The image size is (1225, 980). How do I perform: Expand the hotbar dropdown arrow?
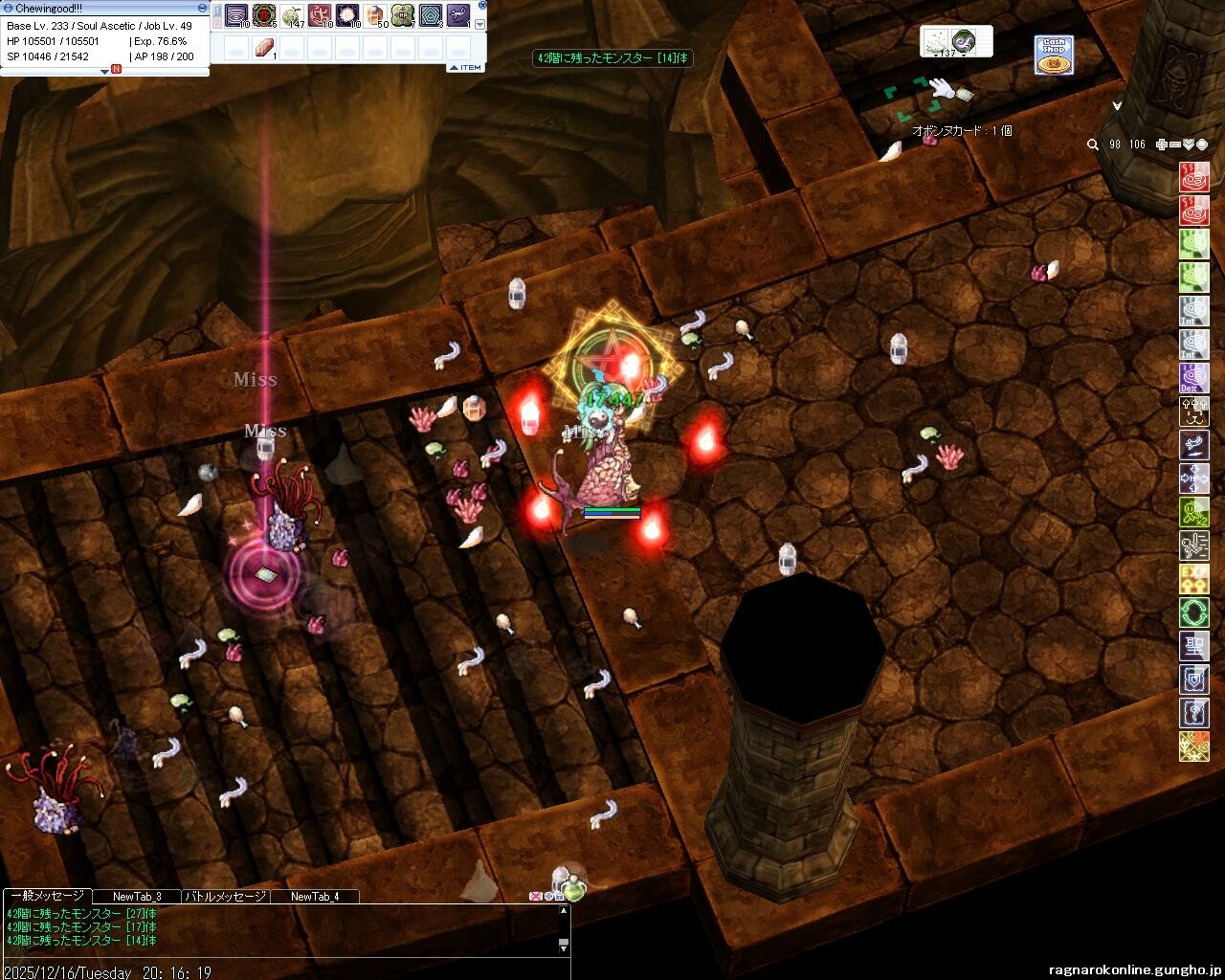(480, 24)
